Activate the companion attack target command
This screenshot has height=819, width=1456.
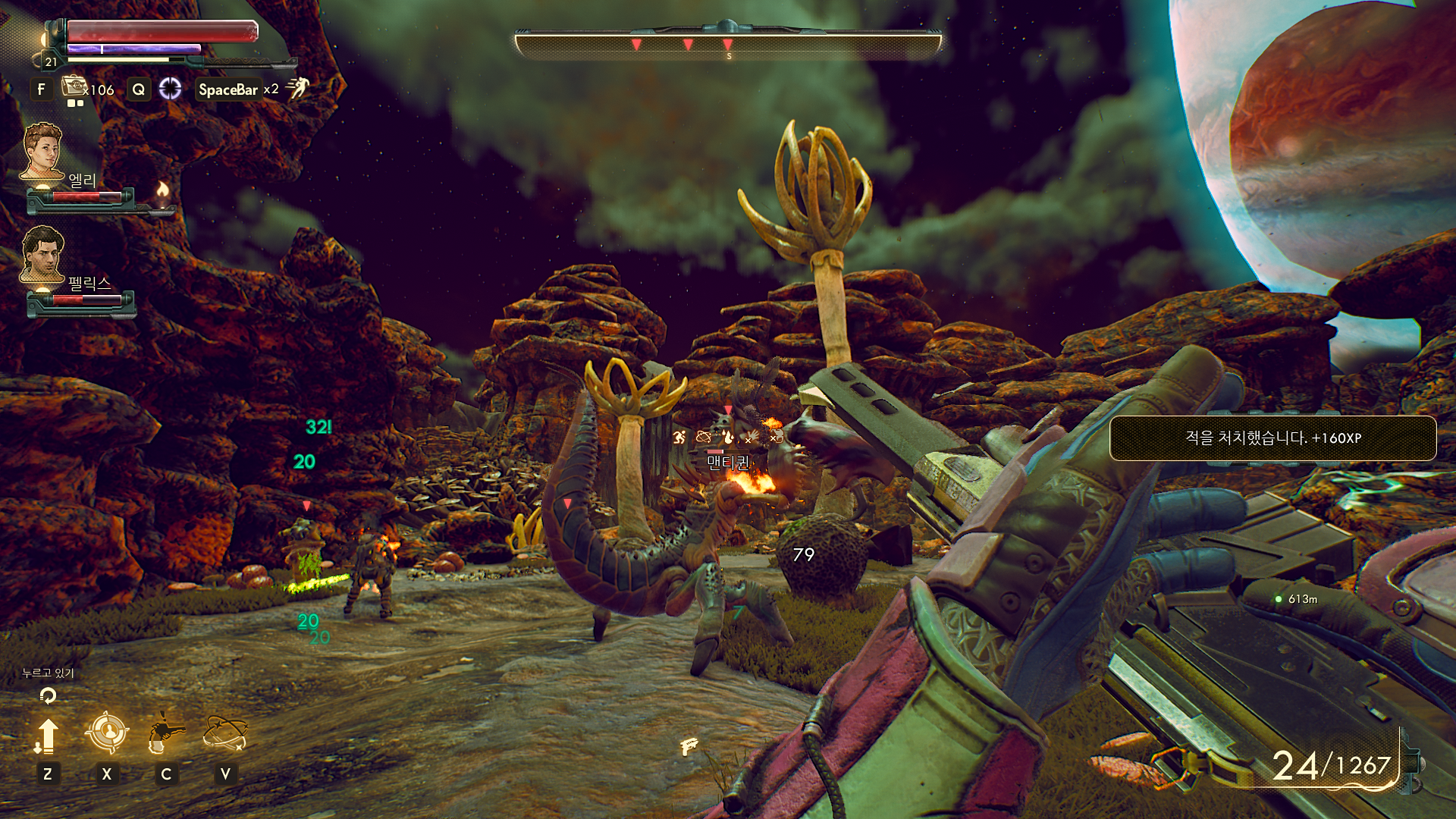106,733
